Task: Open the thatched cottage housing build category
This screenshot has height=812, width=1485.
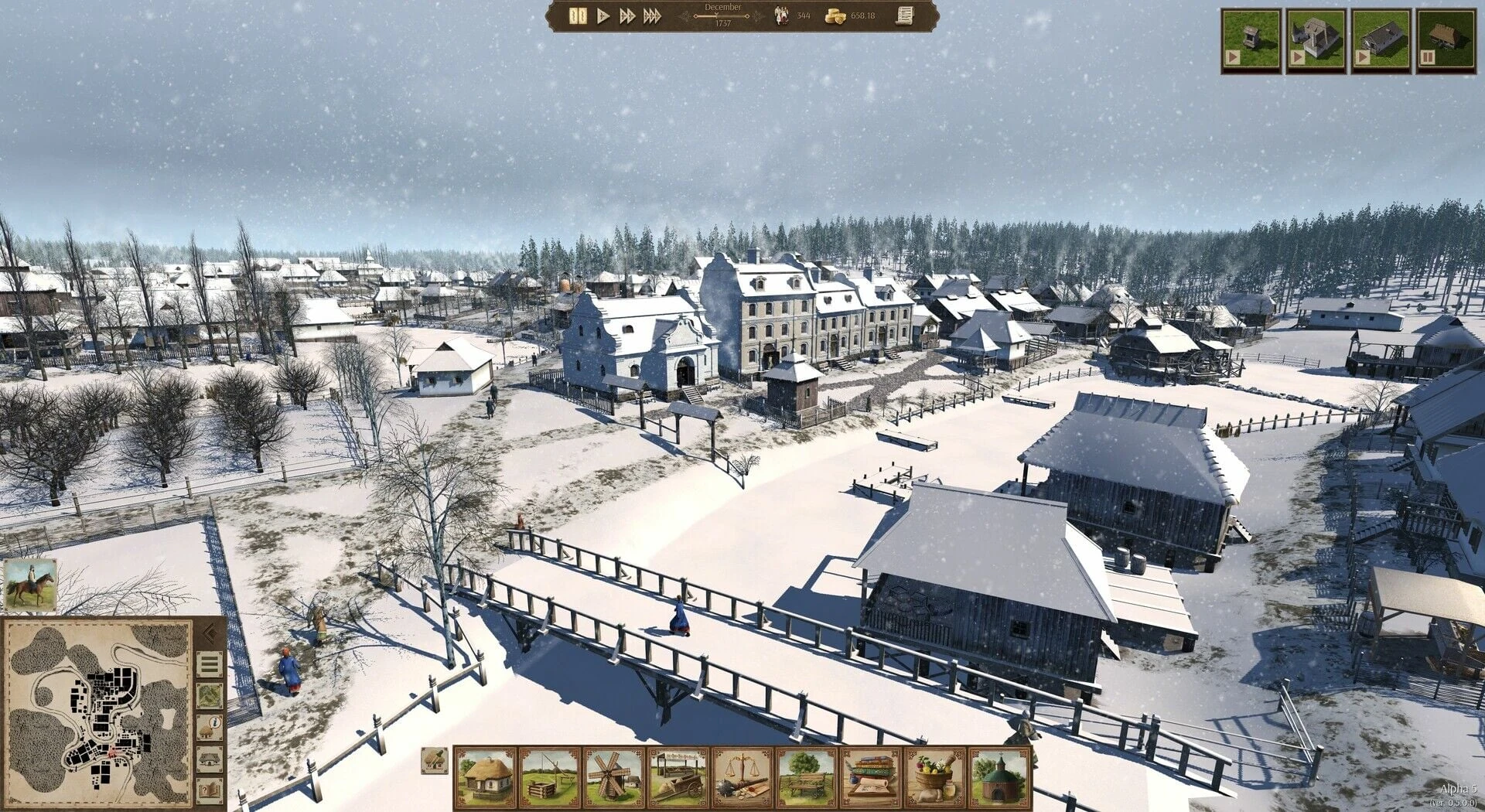Action: pos(486,778)
